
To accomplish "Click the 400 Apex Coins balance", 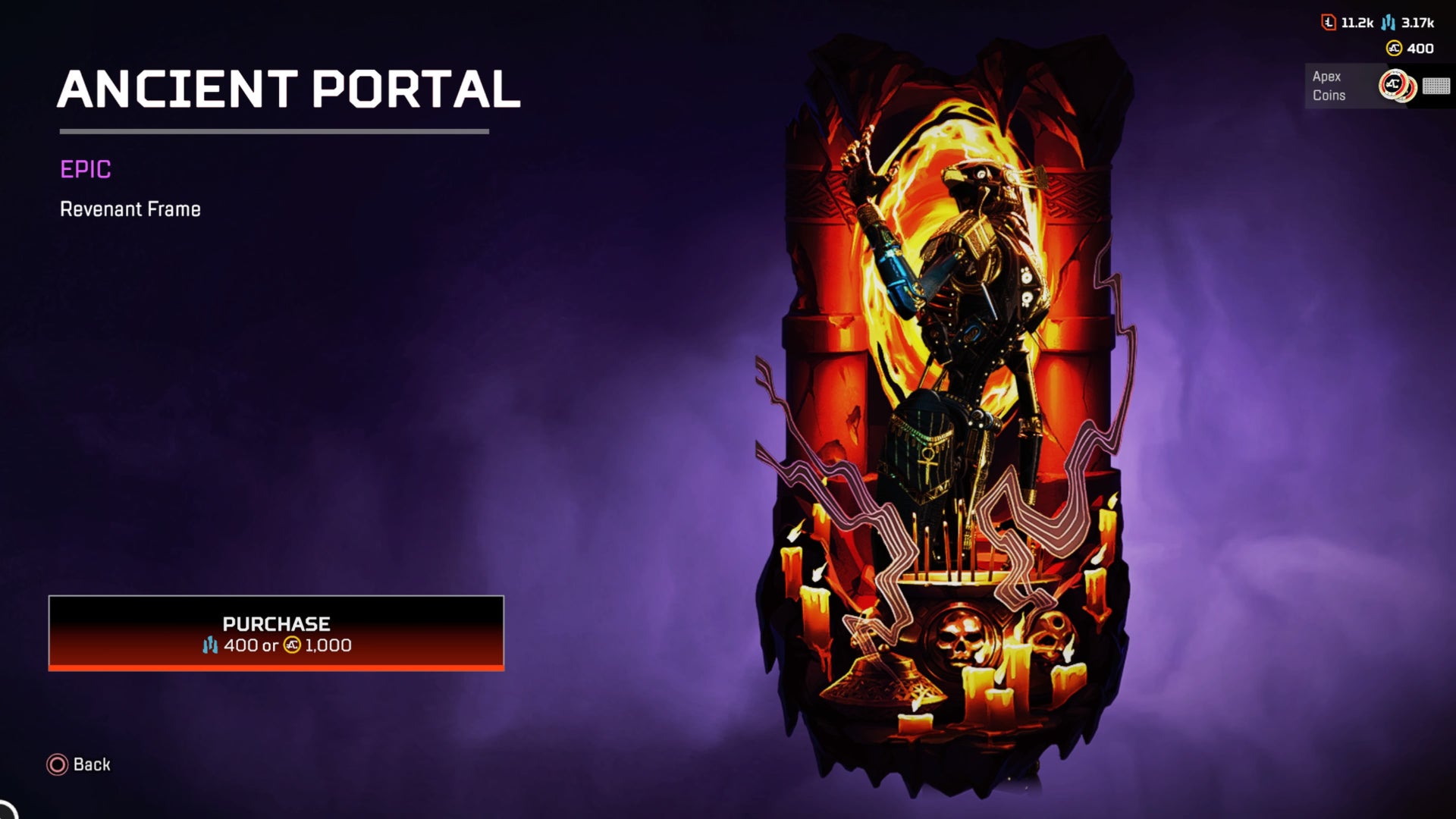I will (1420, 48).
